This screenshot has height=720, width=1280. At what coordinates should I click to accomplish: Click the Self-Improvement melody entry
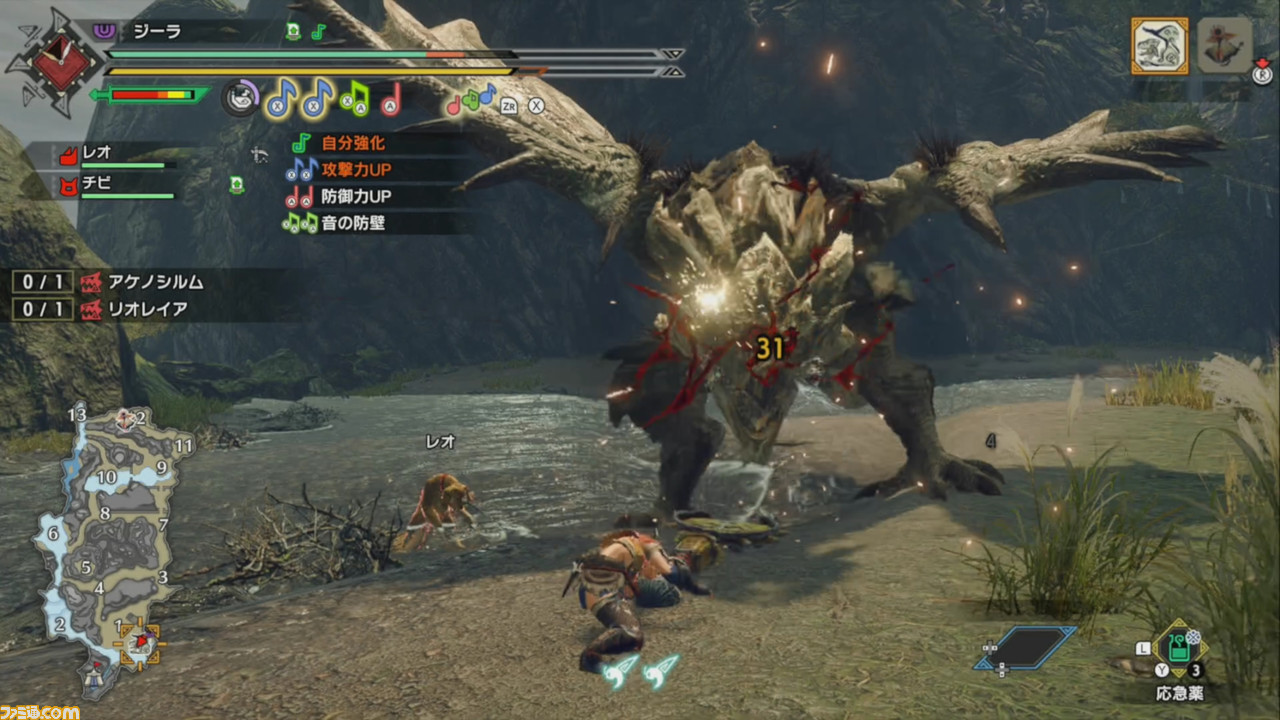[x=338, y=144]
